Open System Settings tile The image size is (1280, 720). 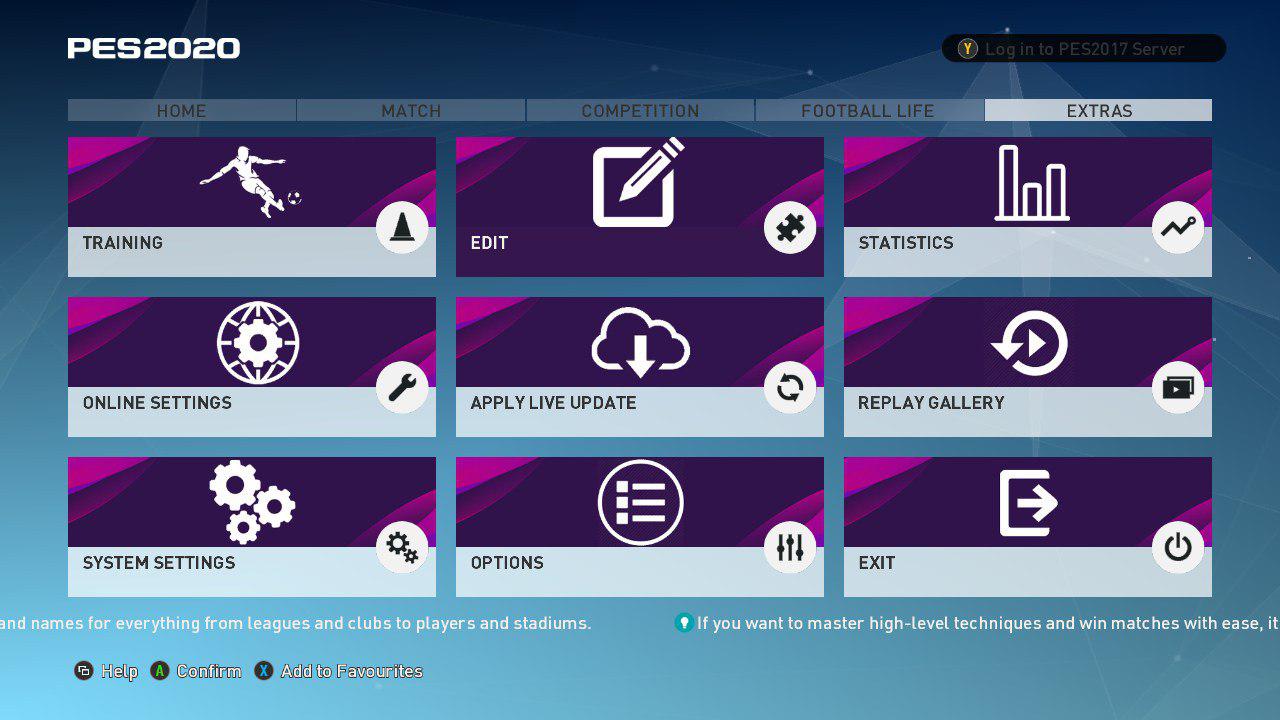[251, 527]
